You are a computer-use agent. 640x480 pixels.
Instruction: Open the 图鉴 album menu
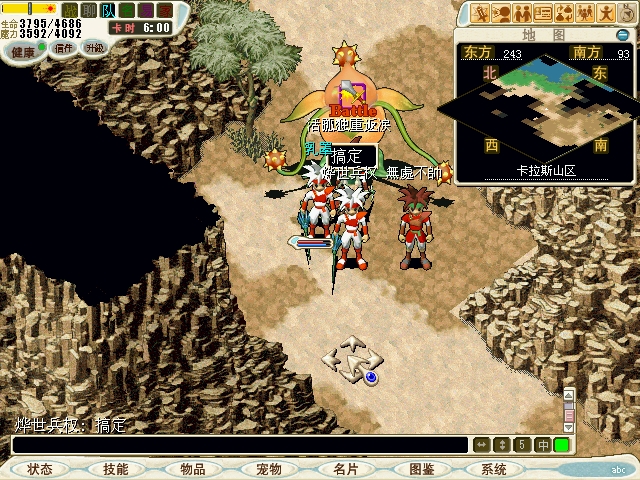pyautogui.click(x=421, y=469)
